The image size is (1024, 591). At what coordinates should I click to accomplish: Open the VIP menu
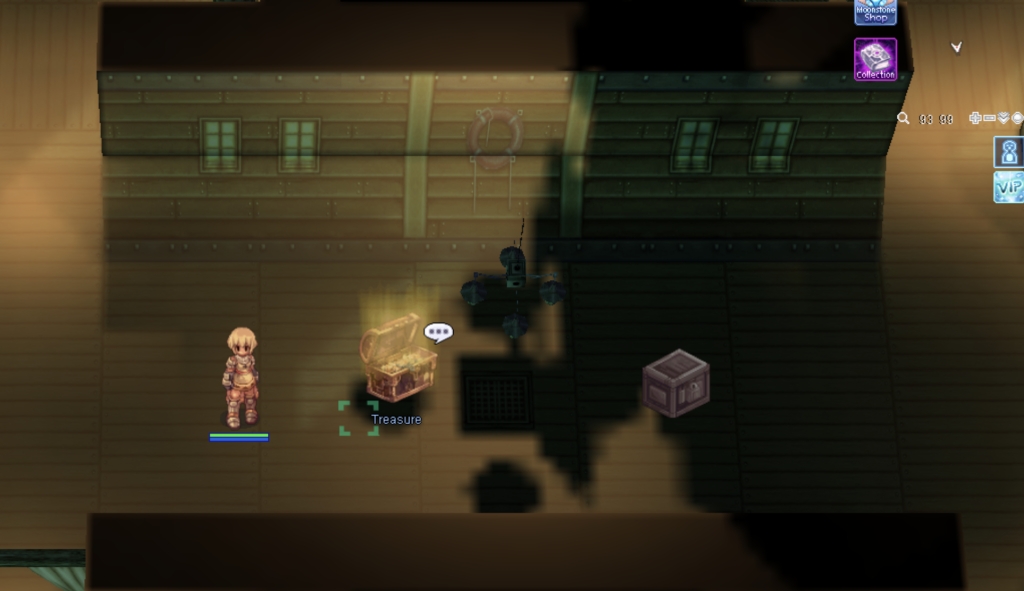point(1008,187)
